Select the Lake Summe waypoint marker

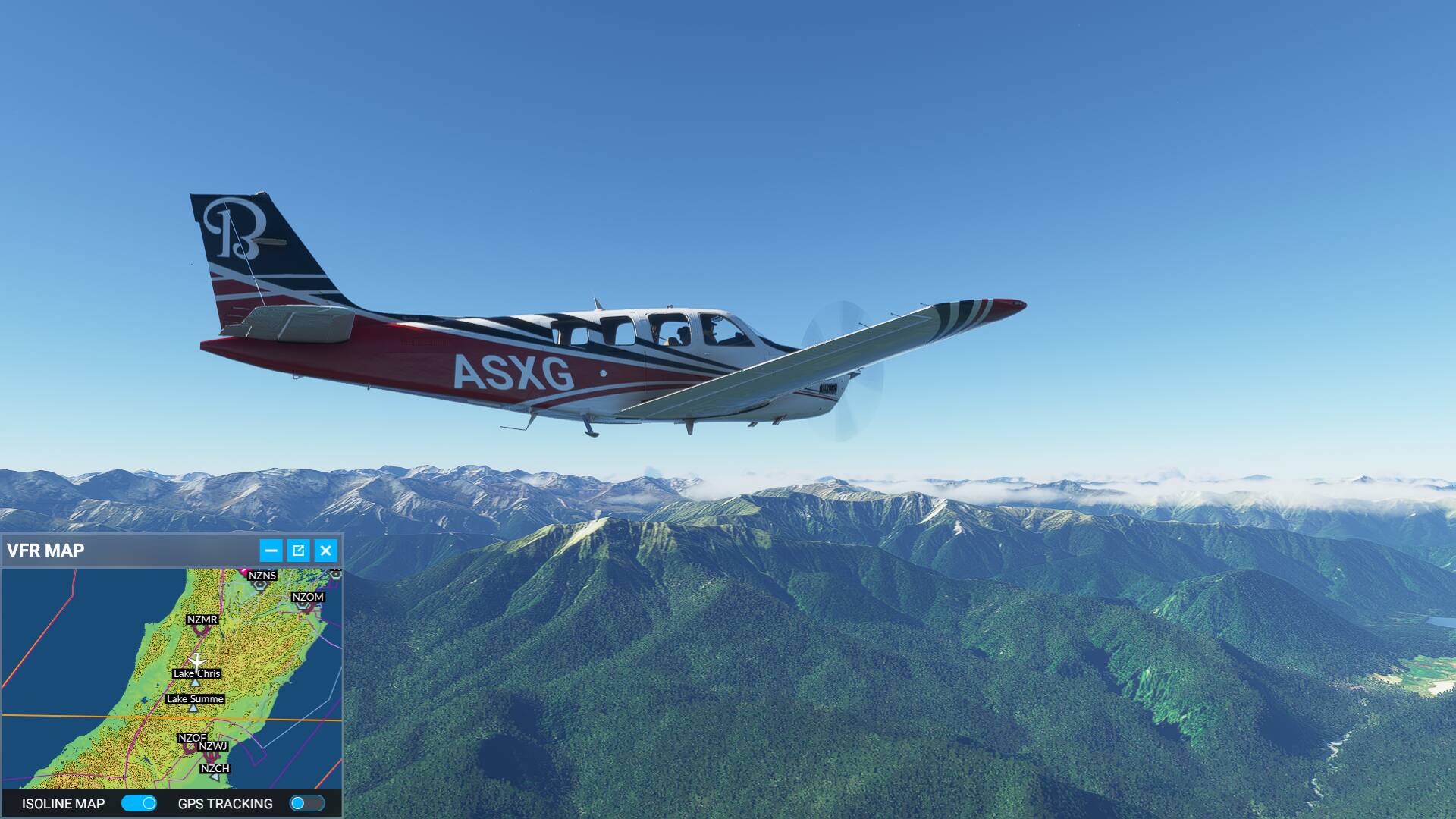(x=193, y=708)
